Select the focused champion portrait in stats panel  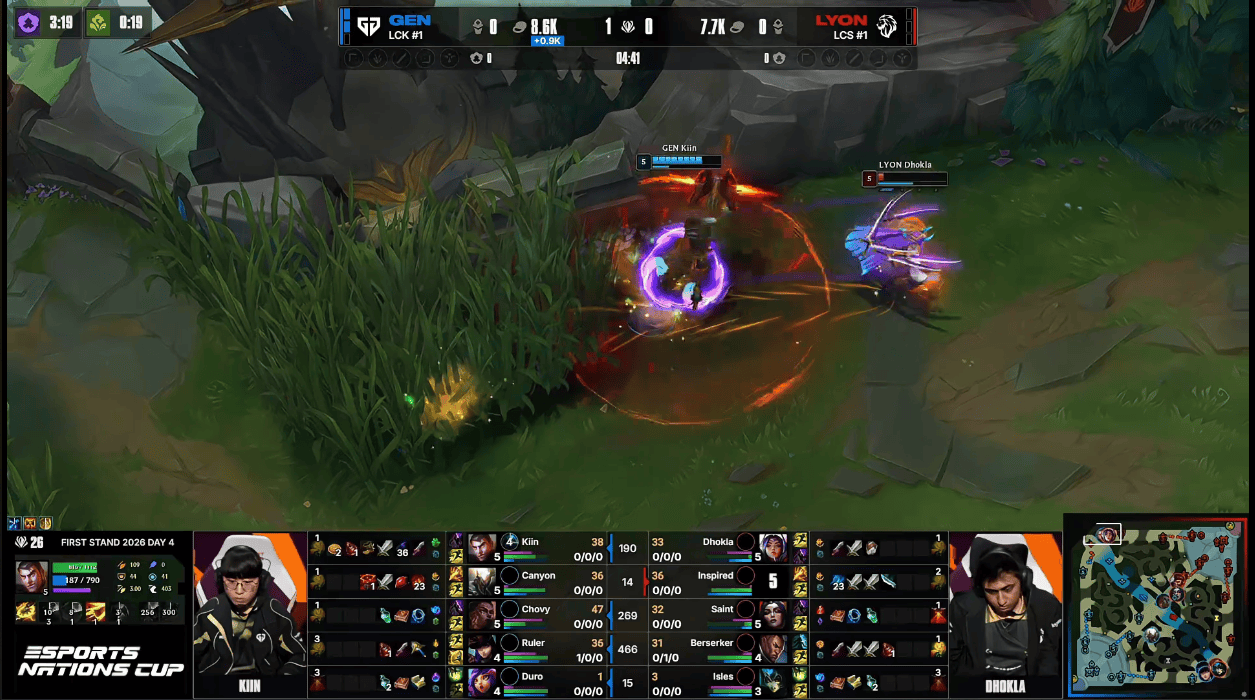31,578
